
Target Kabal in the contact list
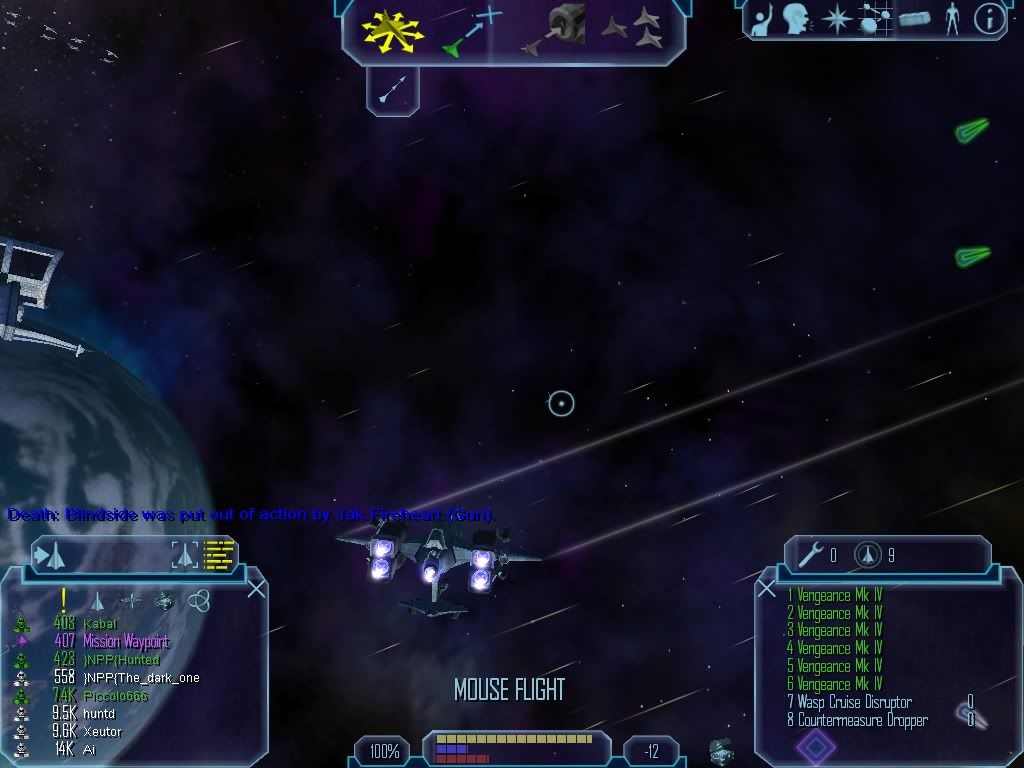pyautogui.click(x=100, y=624)
